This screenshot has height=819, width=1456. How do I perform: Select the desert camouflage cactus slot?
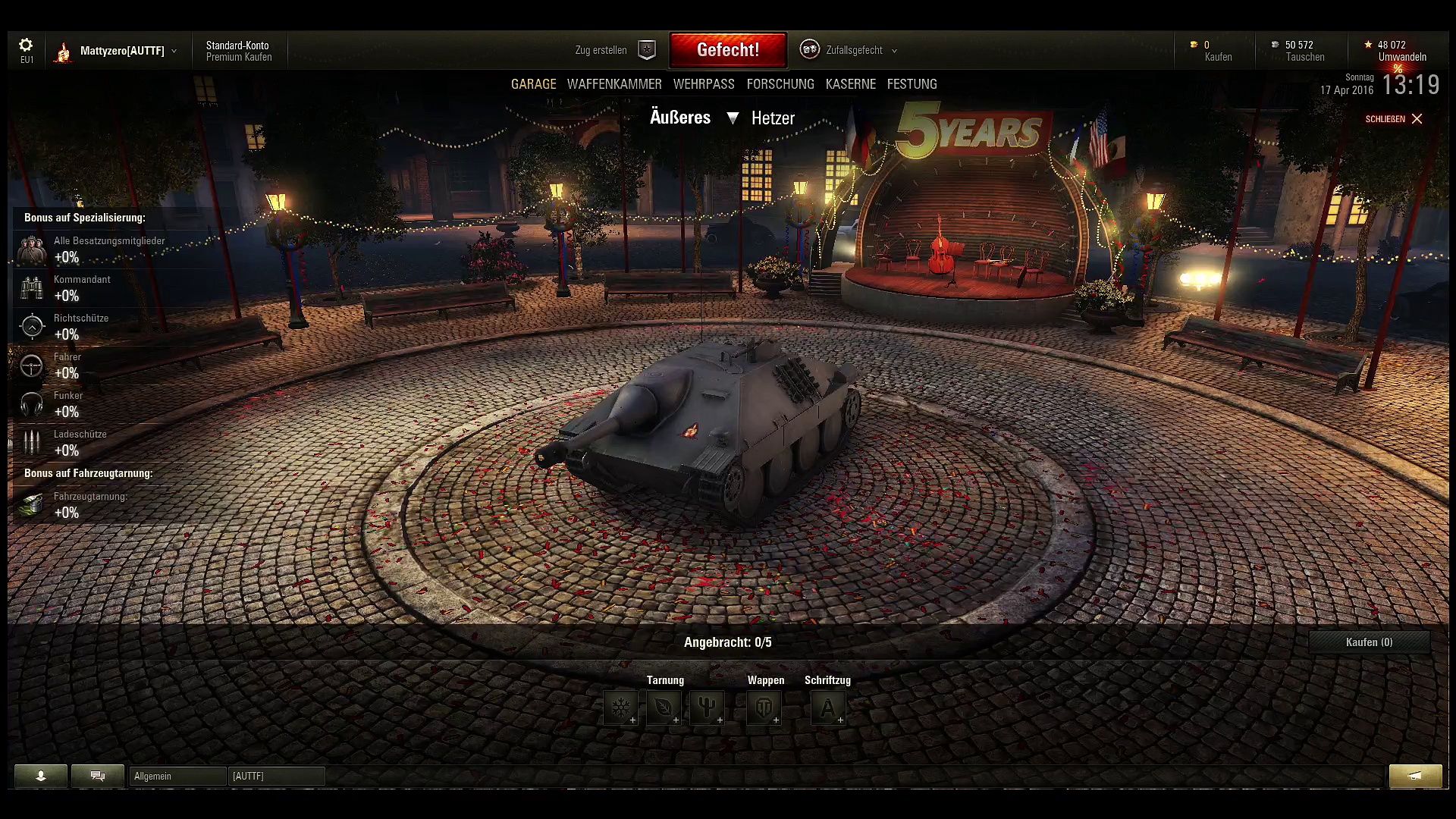pos(707,708)
